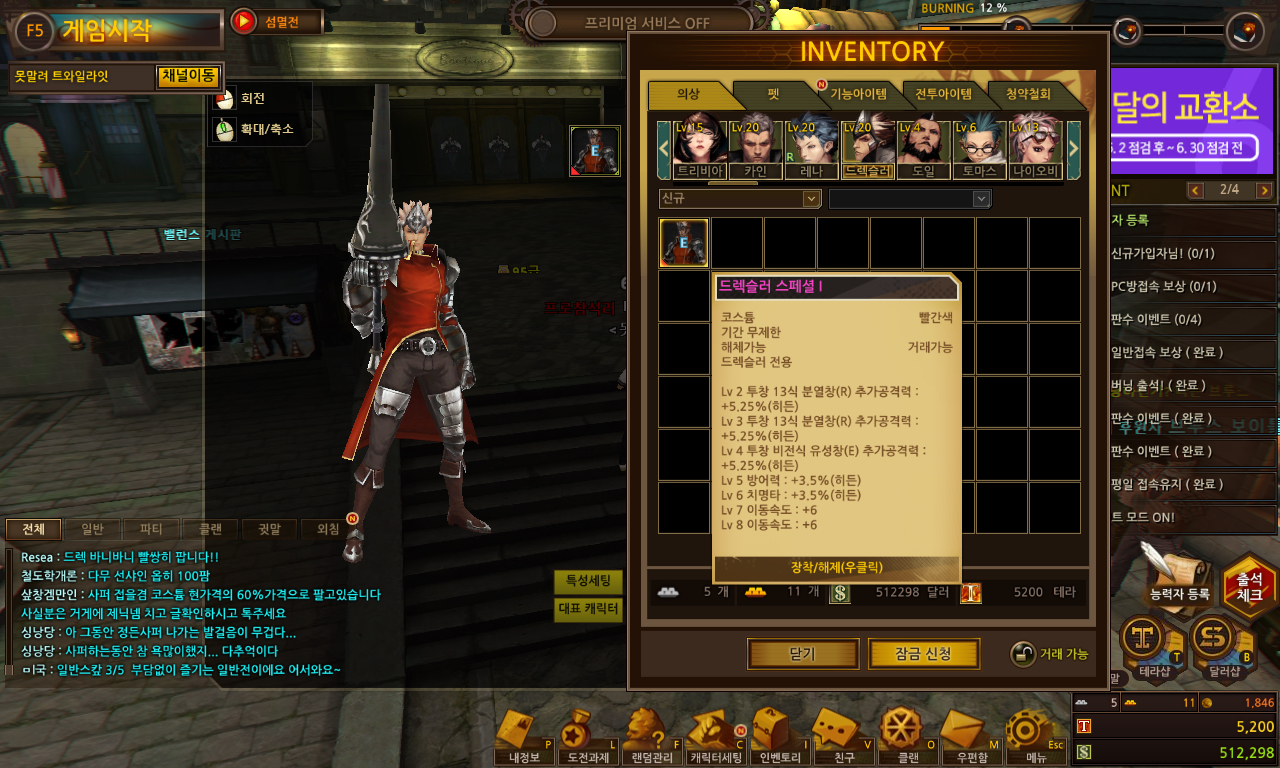Open the 신규 sort dropdown

click(740, 199)
